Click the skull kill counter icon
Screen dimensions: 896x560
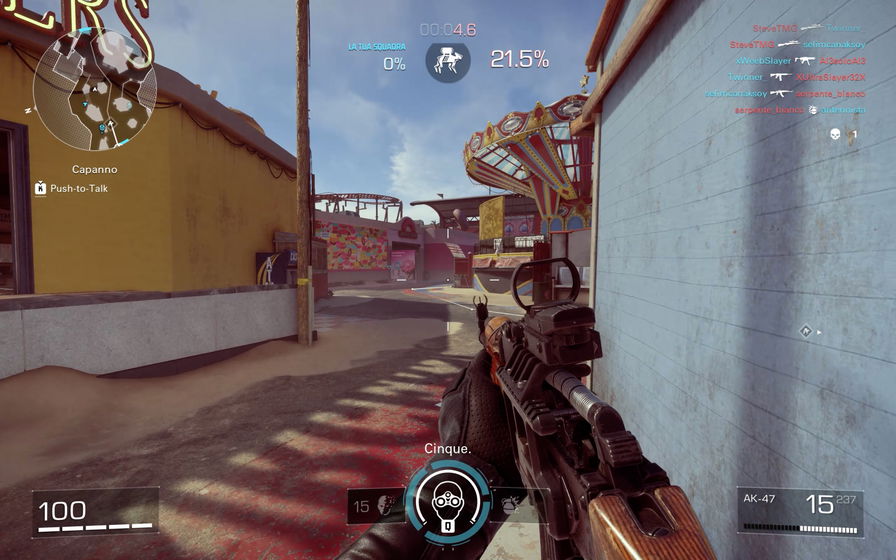835,134
